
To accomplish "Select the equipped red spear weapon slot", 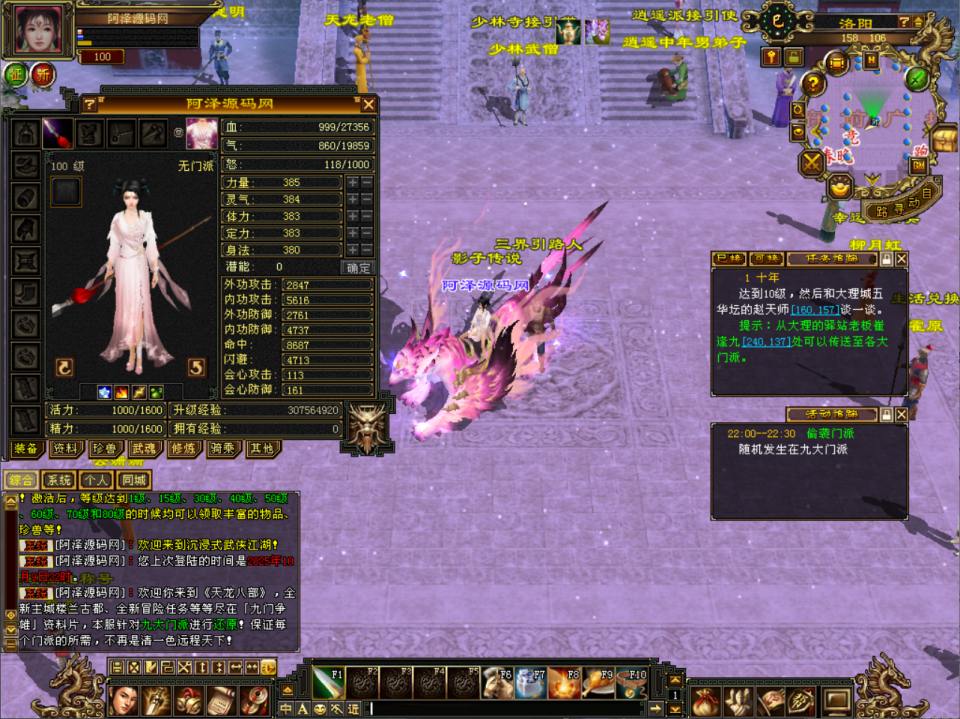I will [x=58, y=132].
